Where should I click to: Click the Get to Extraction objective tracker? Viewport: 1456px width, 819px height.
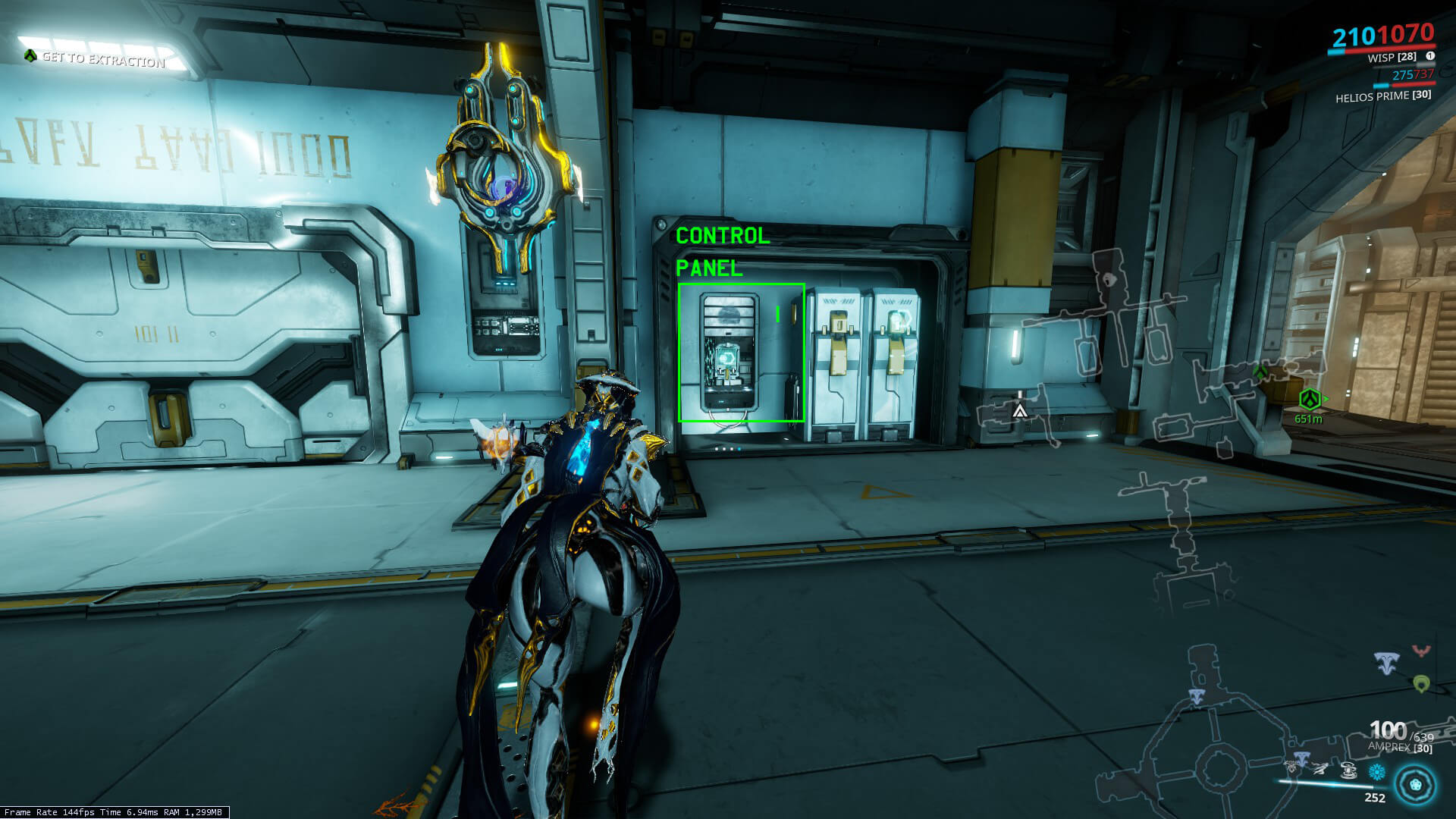(x=102, y=58)
